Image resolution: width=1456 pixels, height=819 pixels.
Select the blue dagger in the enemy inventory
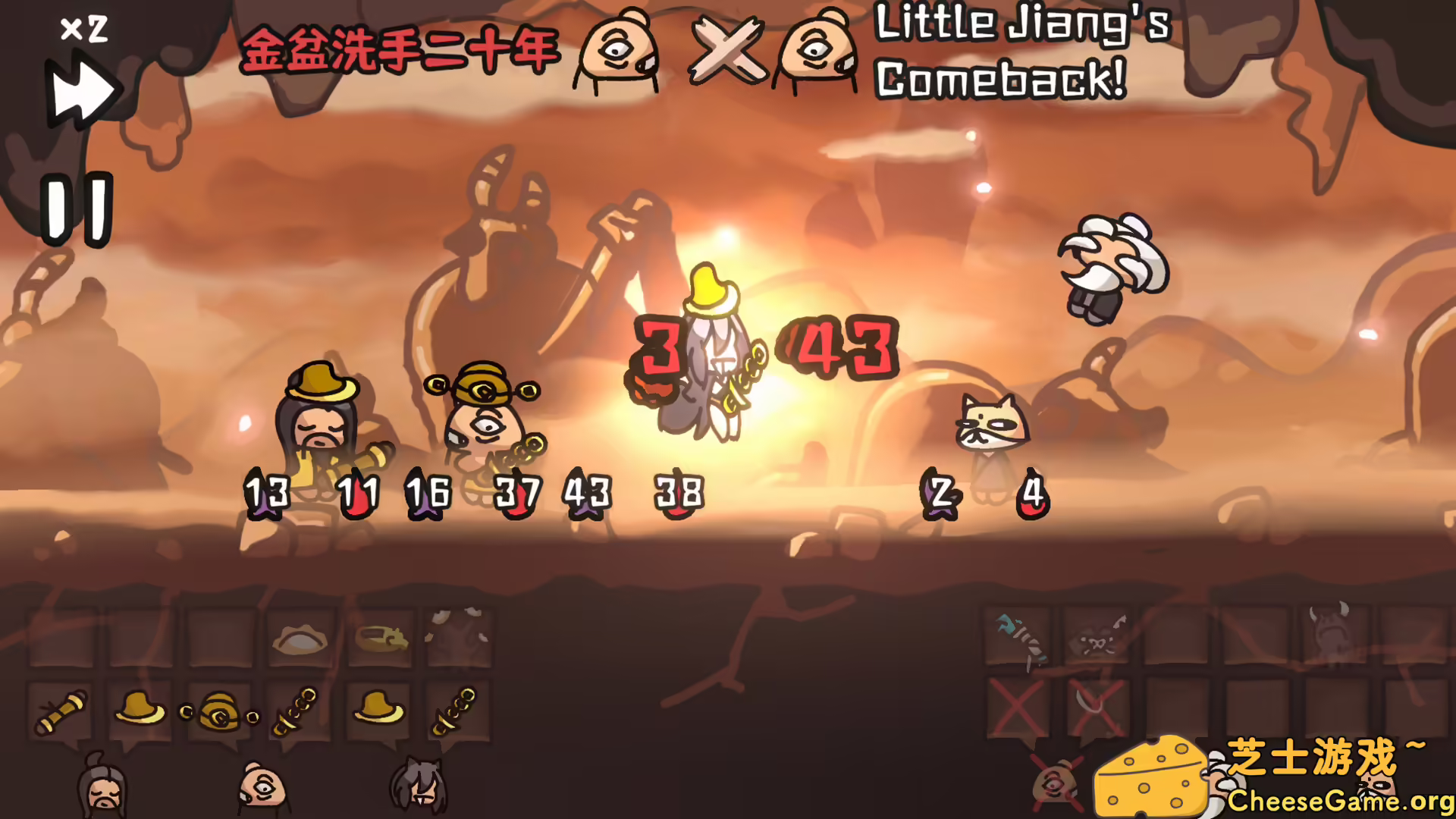pyautogui.click(x=1021, y=636)
